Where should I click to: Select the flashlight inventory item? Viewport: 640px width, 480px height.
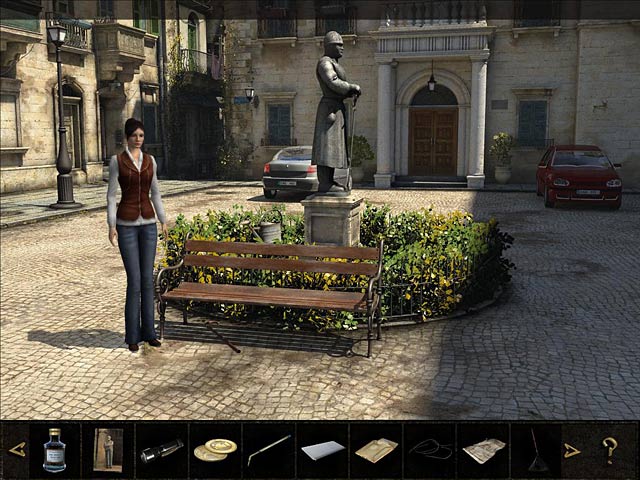pyautogui.click(x=160, y=451)
